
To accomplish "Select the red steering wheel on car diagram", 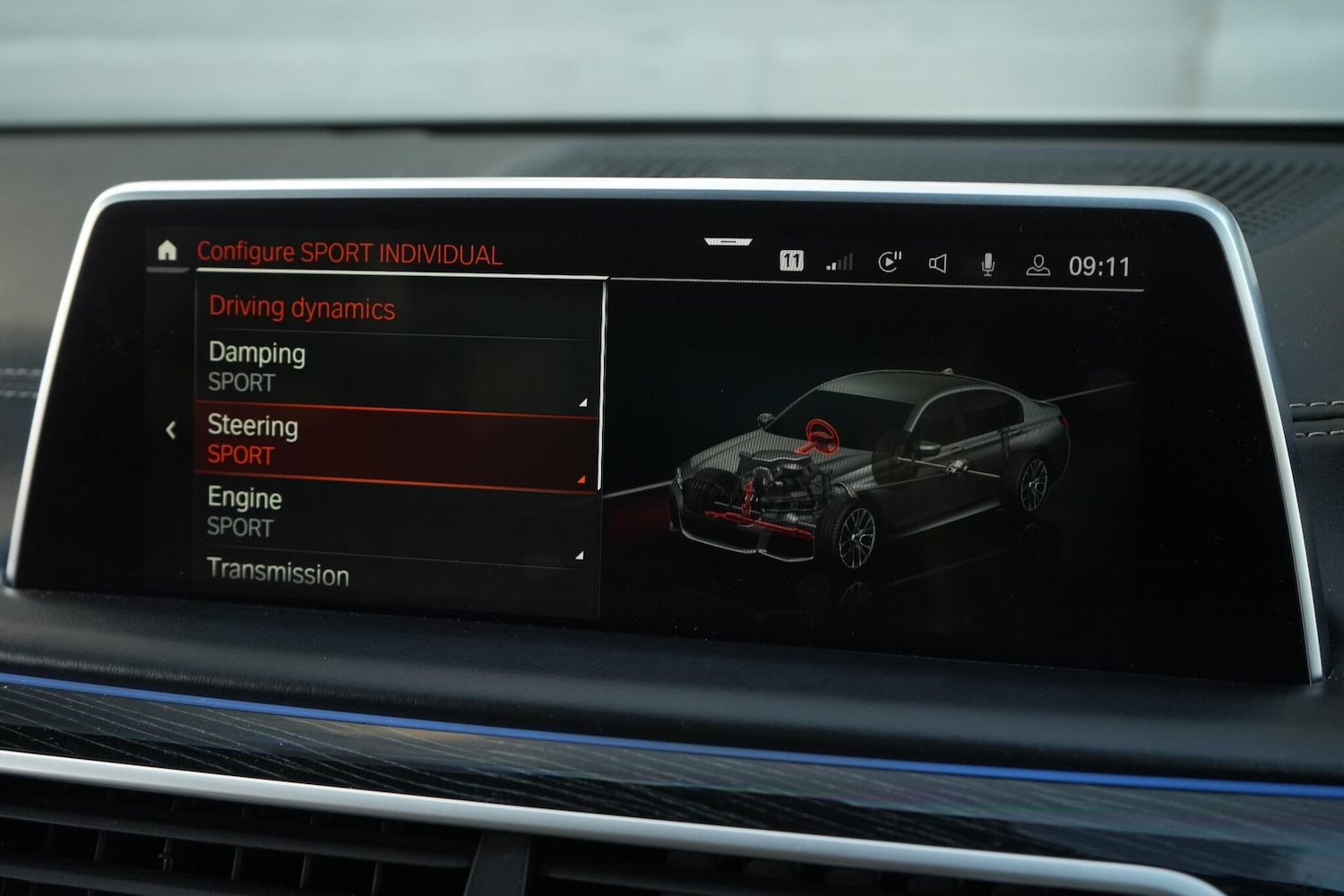I will click(821, 436).
